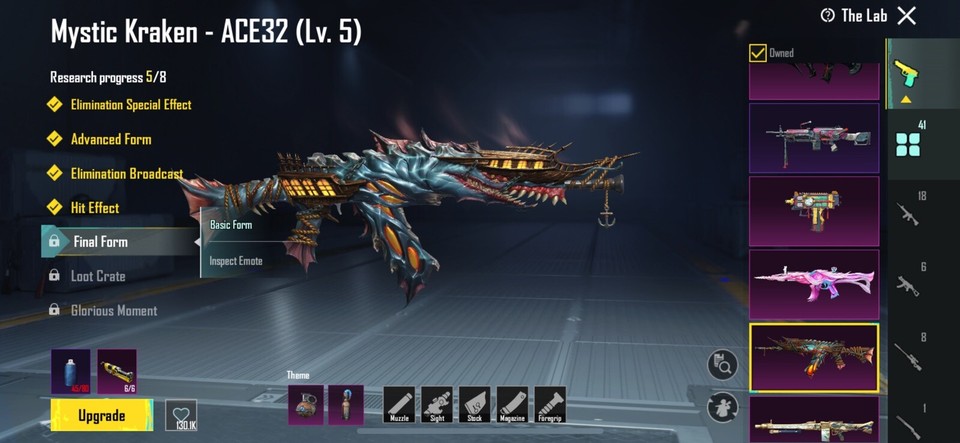Image resolution: width=960 pixels, height=443 pixels.
Task: Select the Final Form research entry
Action: coord(100,242)
